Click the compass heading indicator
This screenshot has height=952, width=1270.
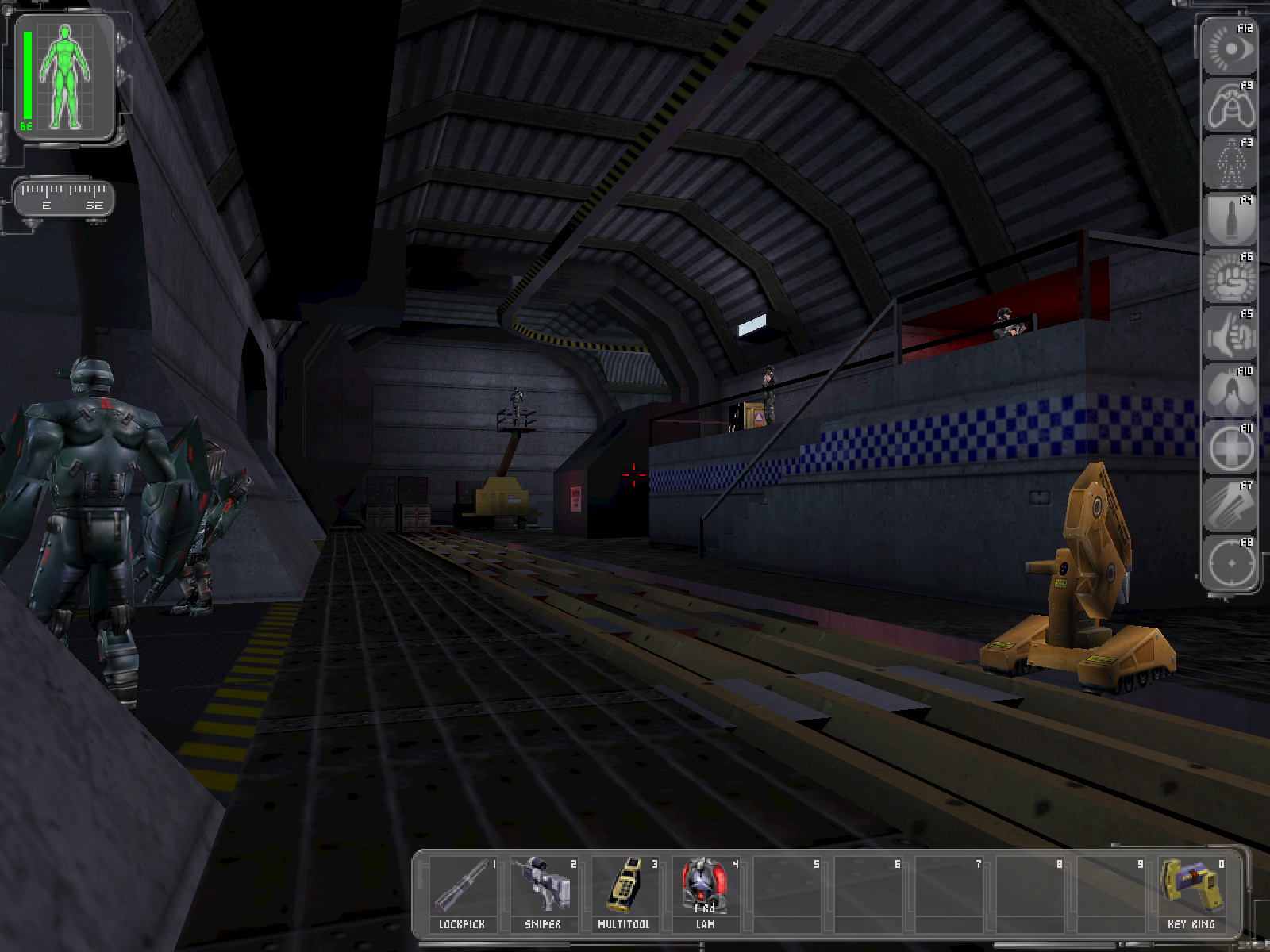click(x=65, y=197)
